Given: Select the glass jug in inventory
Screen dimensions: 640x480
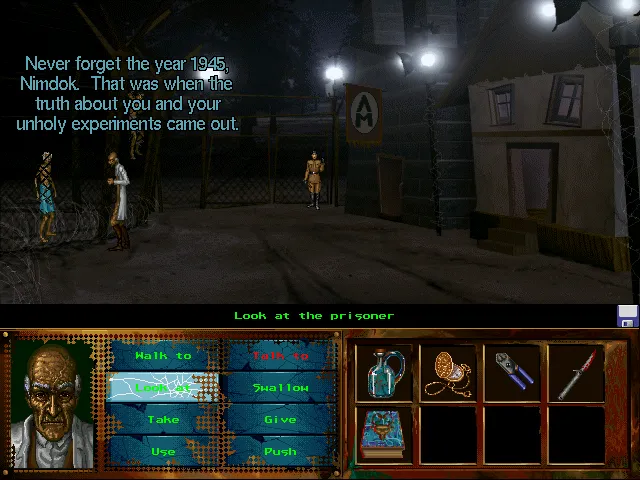Looking at the screenshot, I should point(384,374).
